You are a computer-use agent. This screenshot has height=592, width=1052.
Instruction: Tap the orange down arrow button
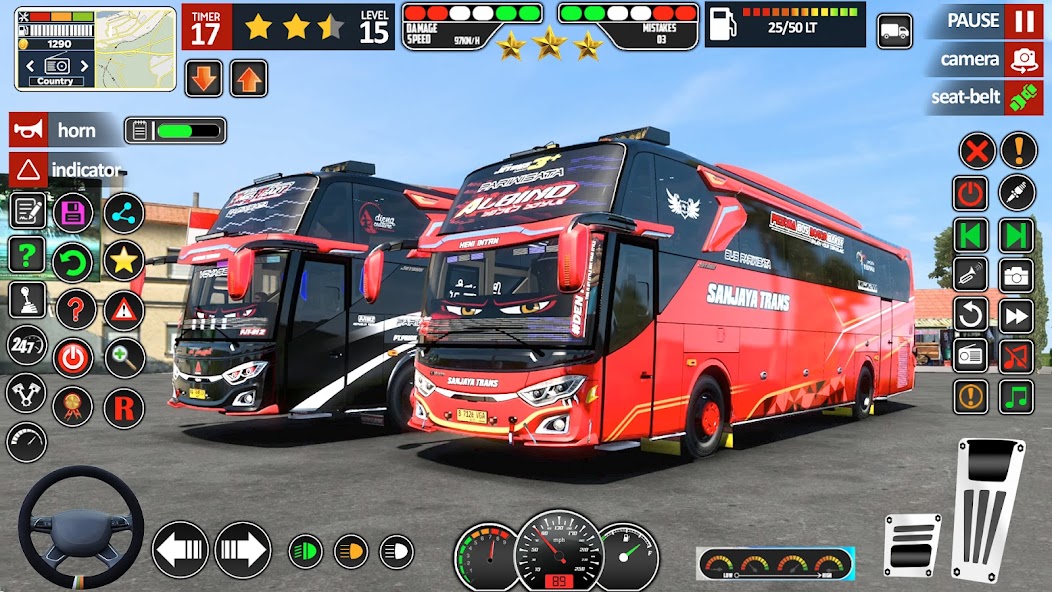203,79
